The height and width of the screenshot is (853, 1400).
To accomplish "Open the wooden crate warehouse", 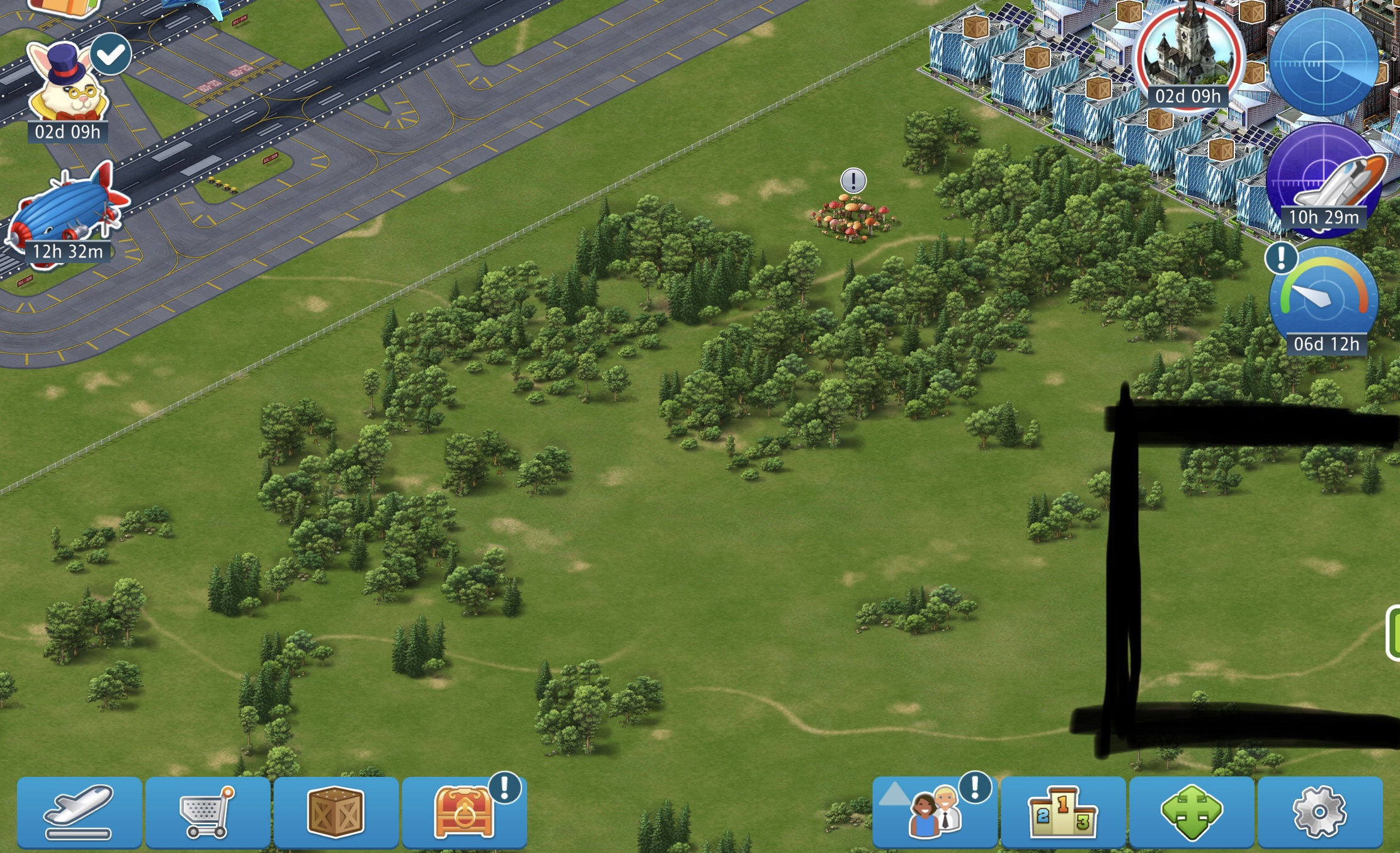I will (336, 813).
